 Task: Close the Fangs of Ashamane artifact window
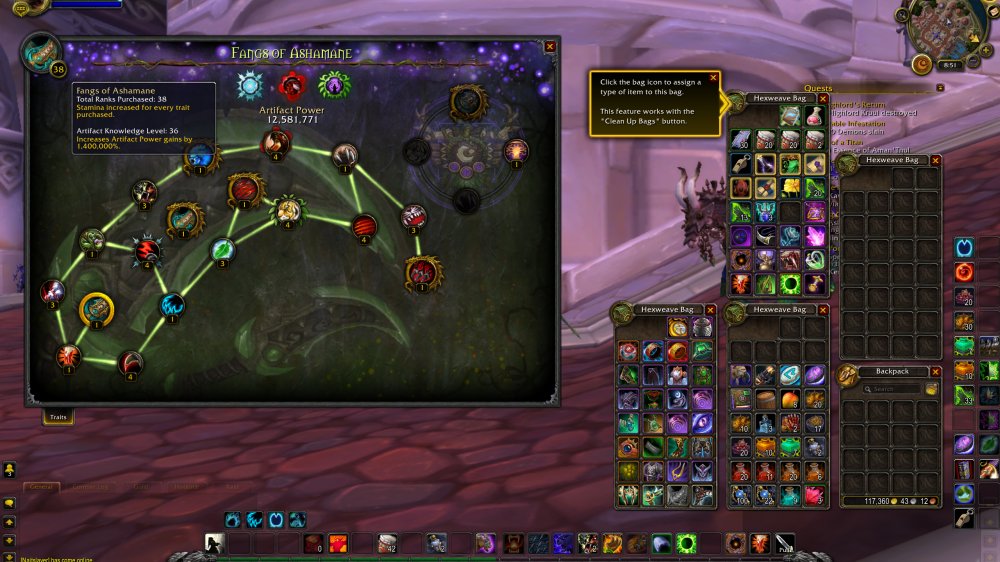click(549, 46)
